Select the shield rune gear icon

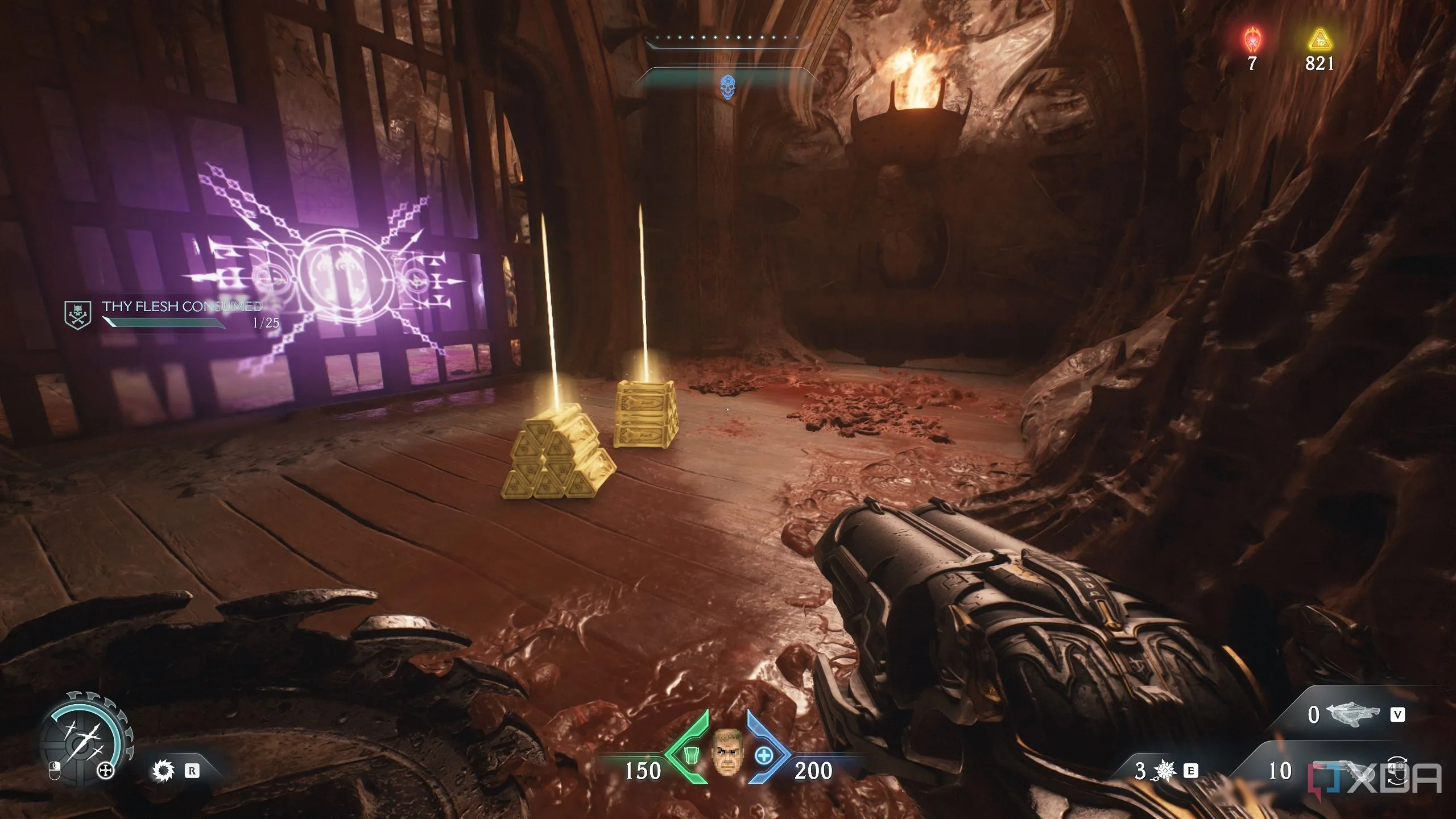pos(164,771)
